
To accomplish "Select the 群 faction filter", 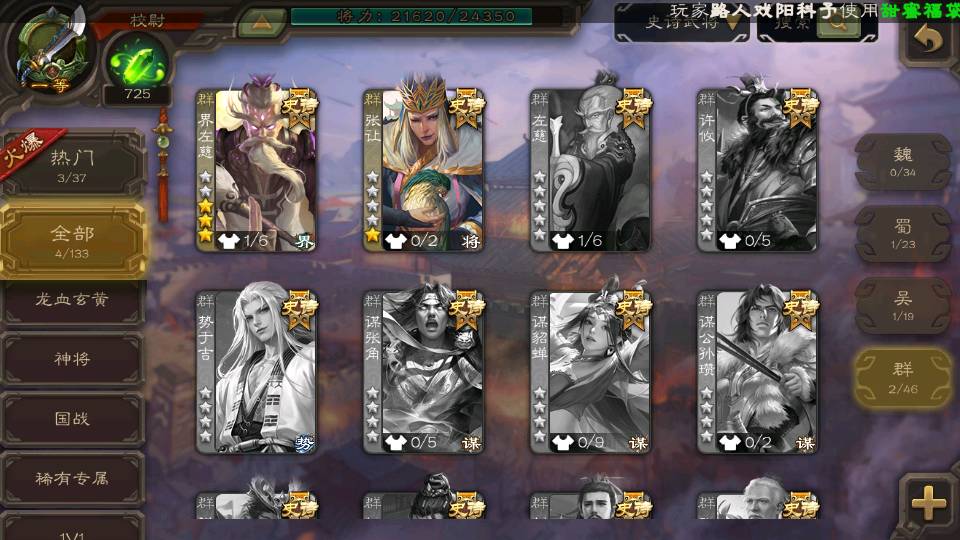I will pos(903,378).
